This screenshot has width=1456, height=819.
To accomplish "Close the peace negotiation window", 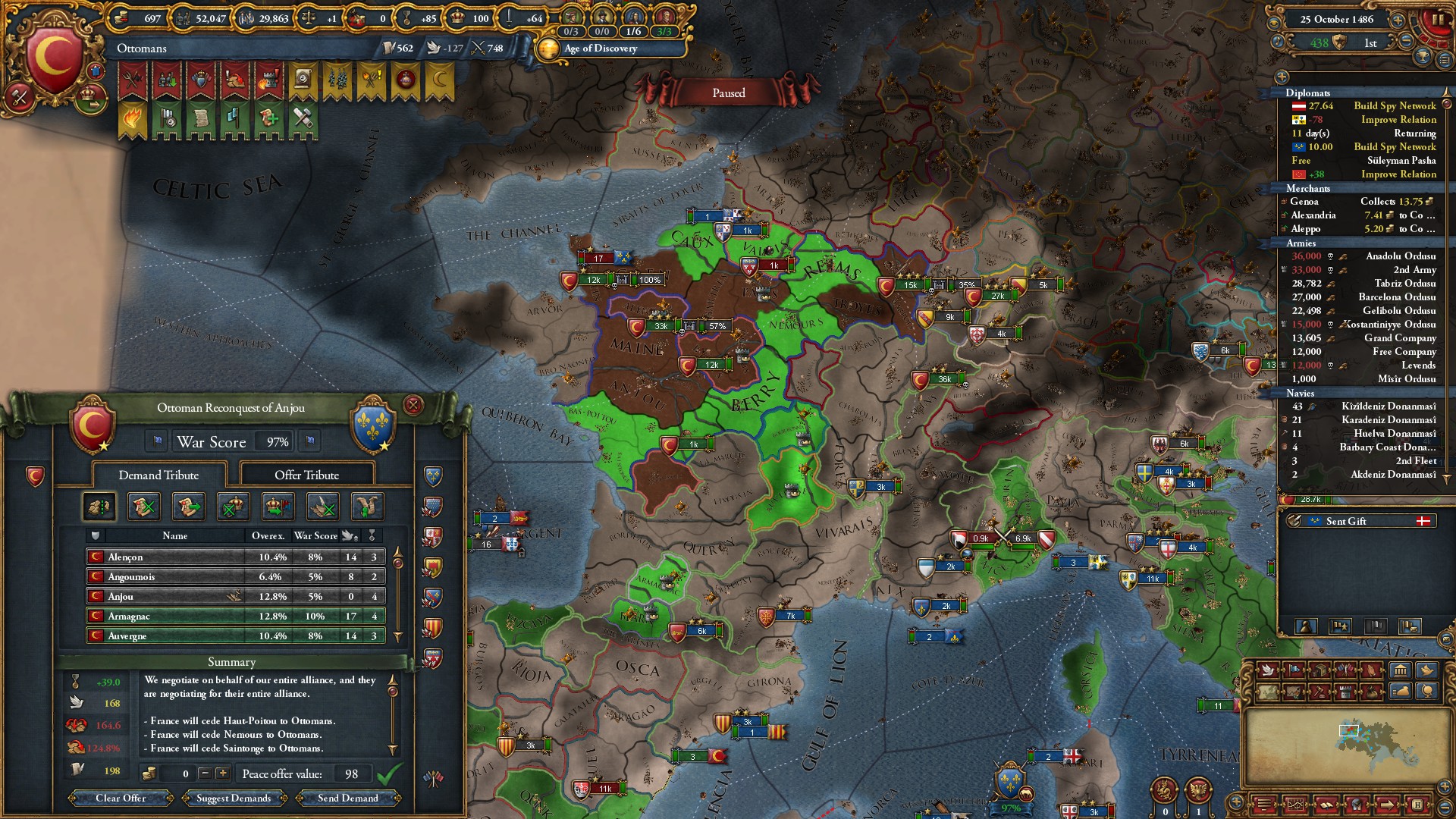I will click(x=413, y=405).
